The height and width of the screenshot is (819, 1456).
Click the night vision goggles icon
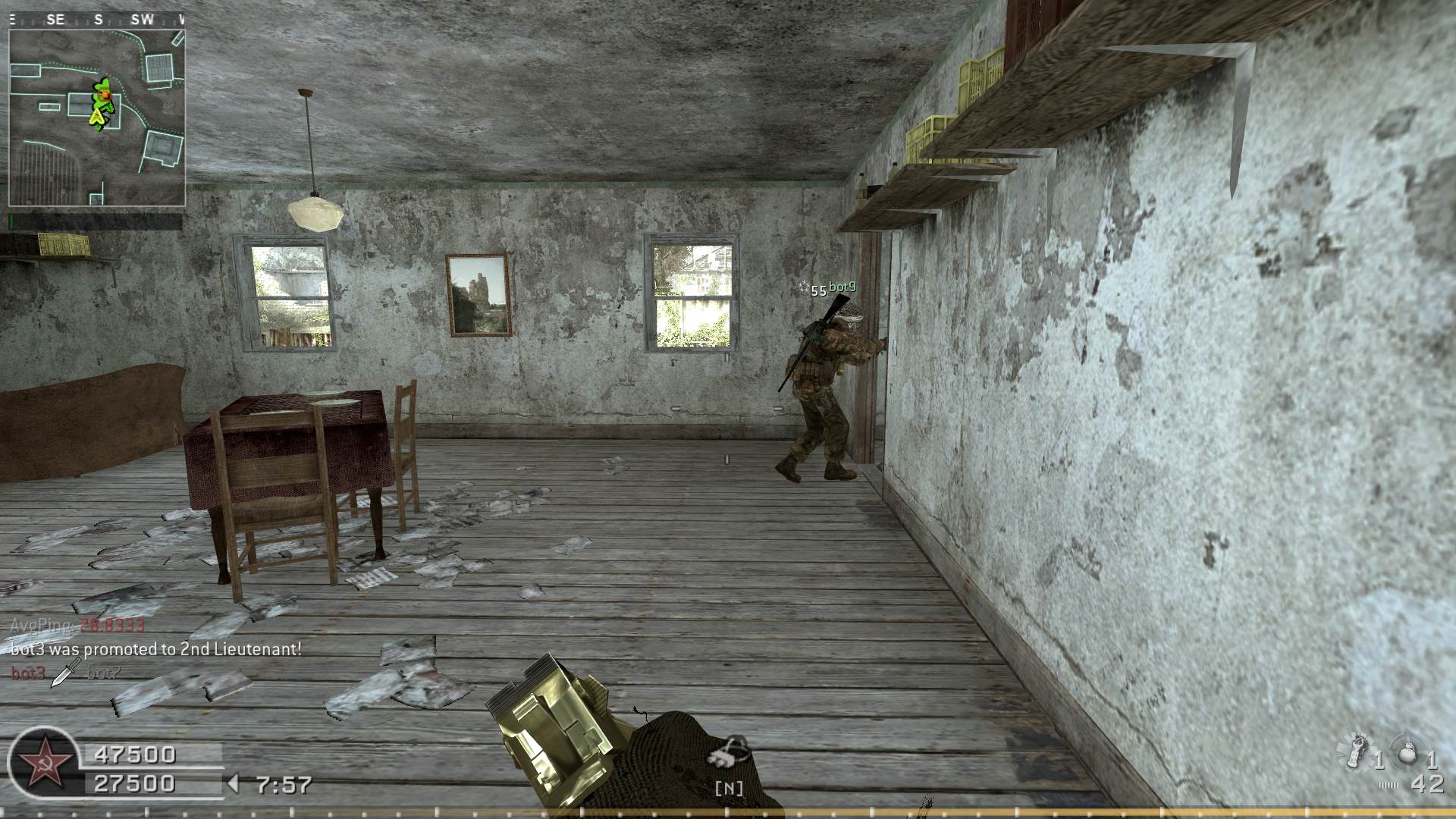[729, 753]
